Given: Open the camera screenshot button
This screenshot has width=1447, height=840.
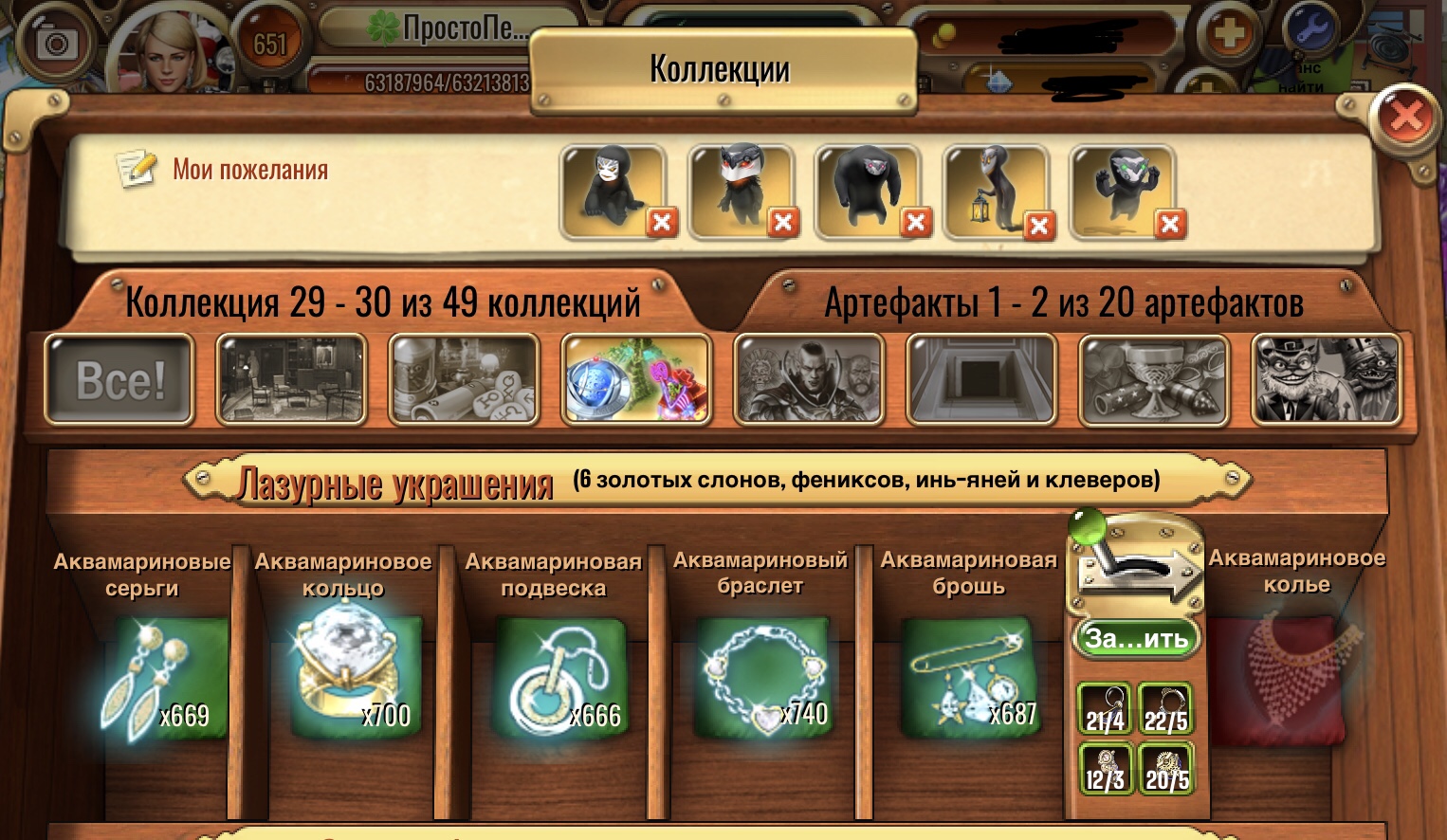Looking at the screenshot, I should pyautogui.click(x=56, y=43).
